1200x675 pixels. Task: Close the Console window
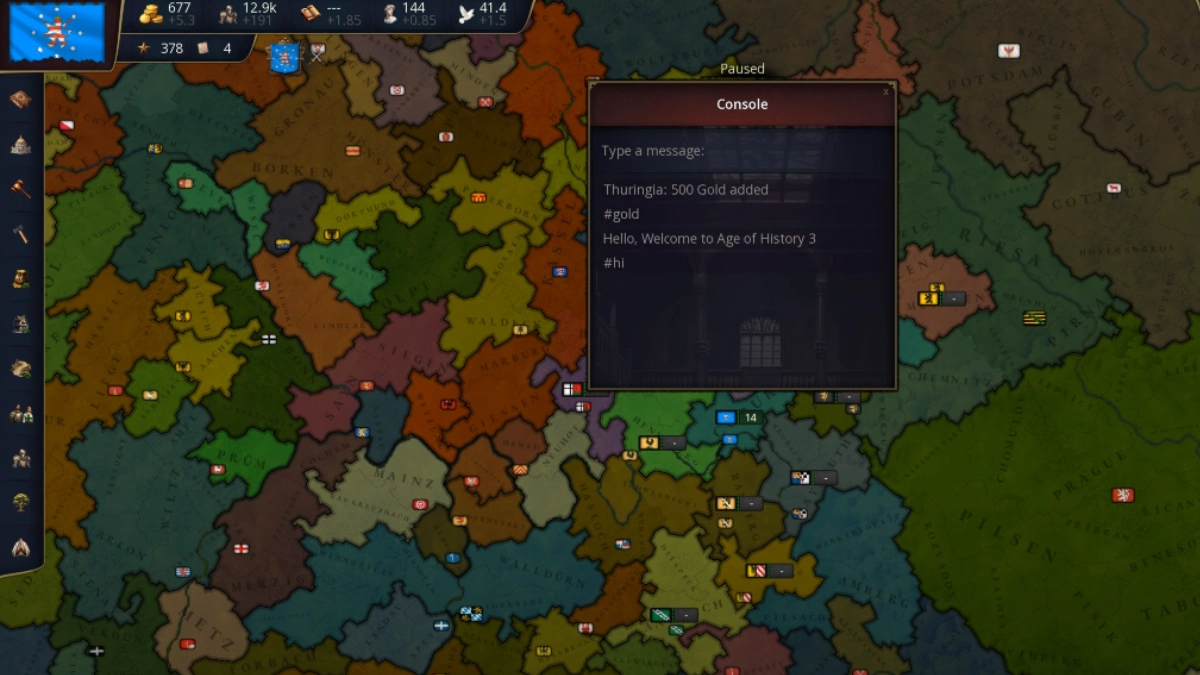pos(885,91)
